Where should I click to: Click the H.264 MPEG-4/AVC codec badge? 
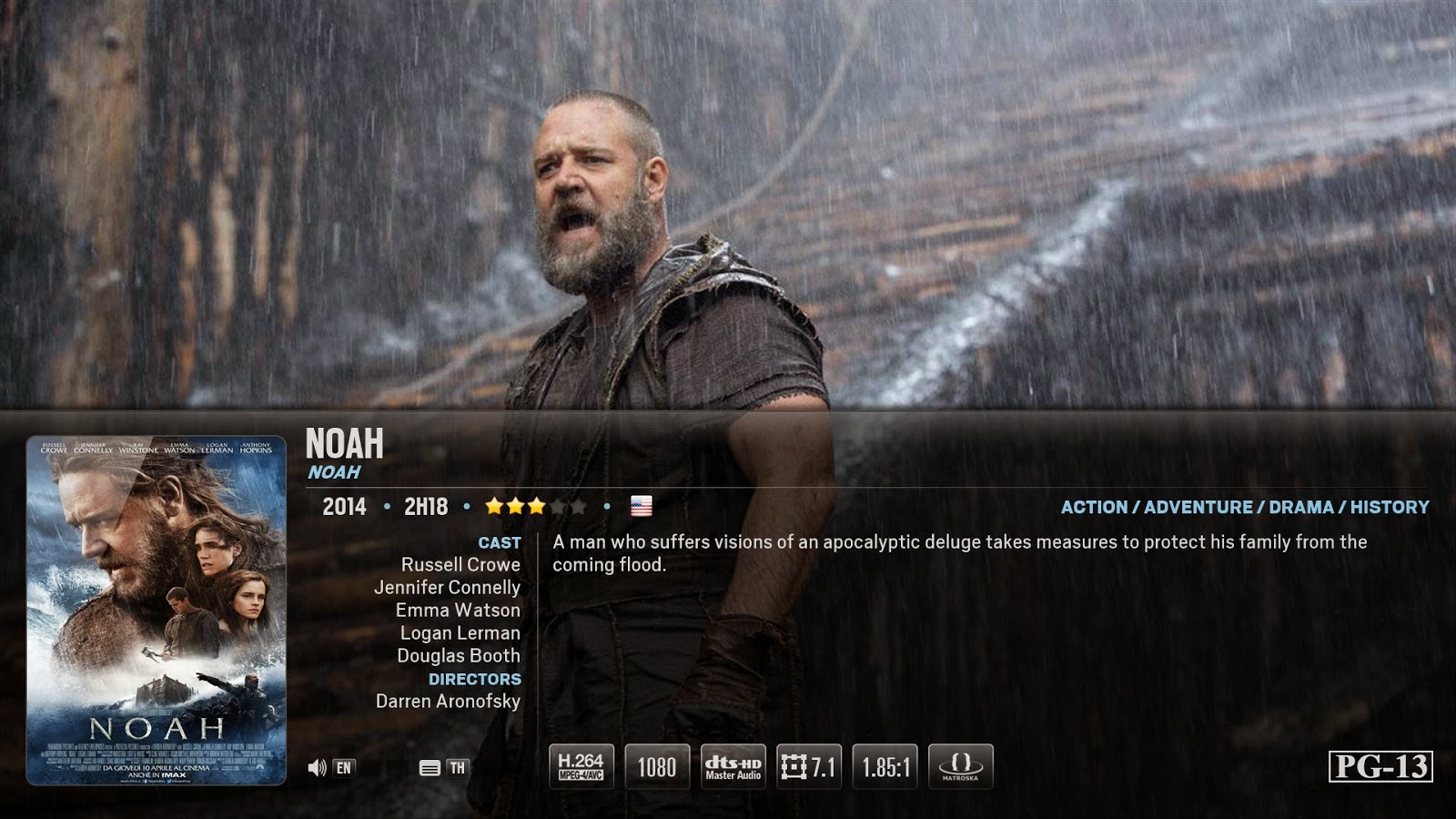click(581, 765)
